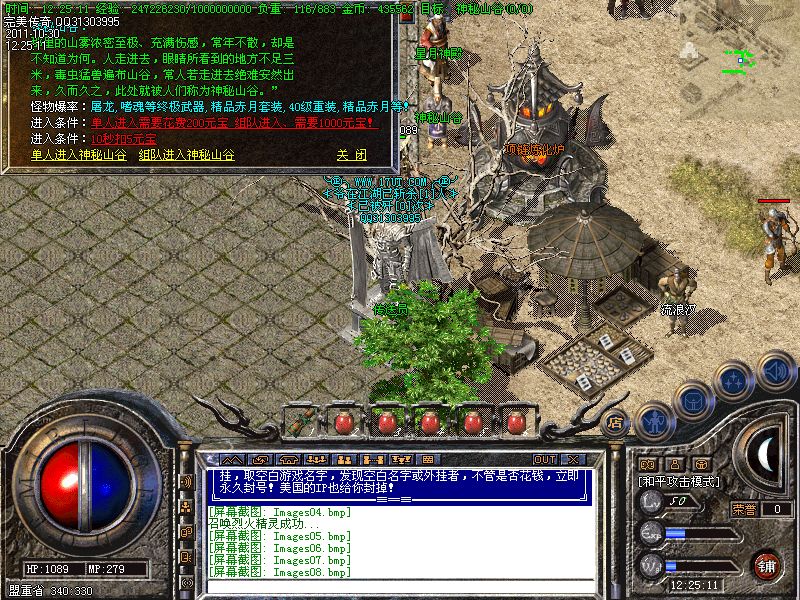The width and height of the screenshot is (800, 600).
Task: Click the chat input line below messages
Action: pos(400,583)
